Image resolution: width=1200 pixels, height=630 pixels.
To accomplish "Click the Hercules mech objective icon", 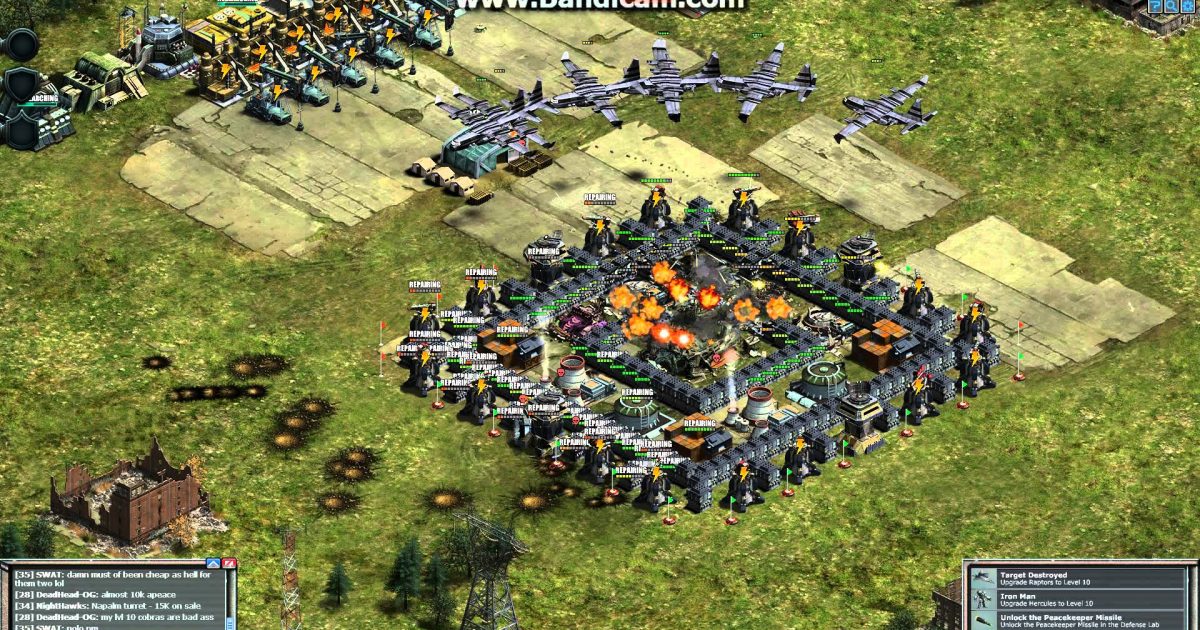I will click(x=984, y=601).
